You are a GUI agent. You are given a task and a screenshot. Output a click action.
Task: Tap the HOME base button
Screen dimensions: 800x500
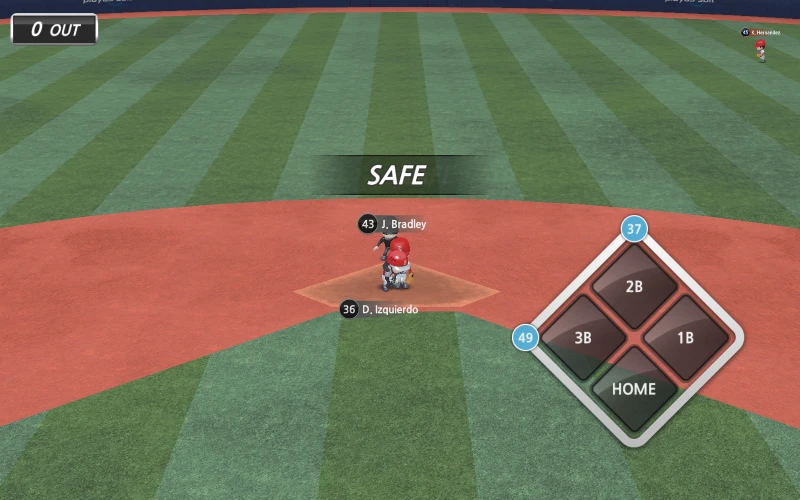coord(634,388)
